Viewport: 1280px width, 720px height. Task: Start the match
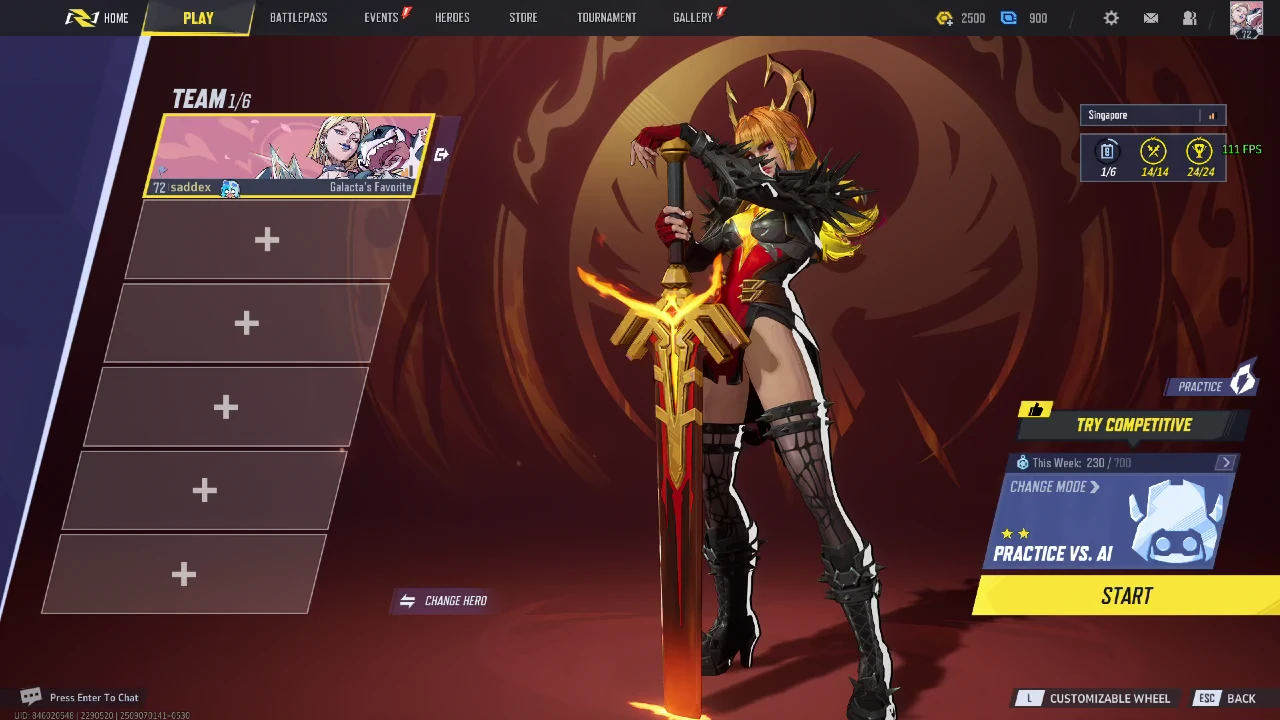tap(1127, 596)
